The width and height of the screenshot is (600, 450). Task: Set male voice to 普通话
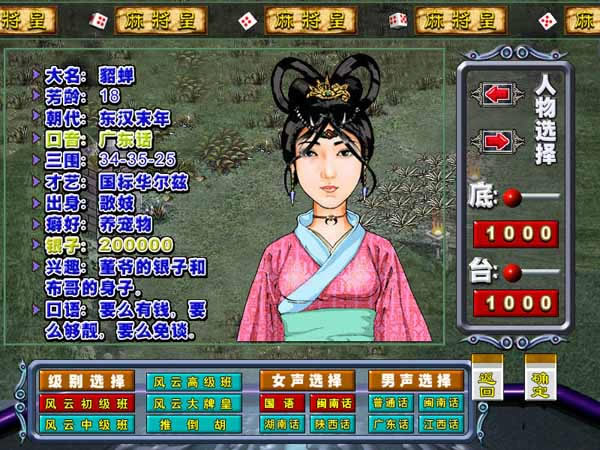(x=388, y=403)
